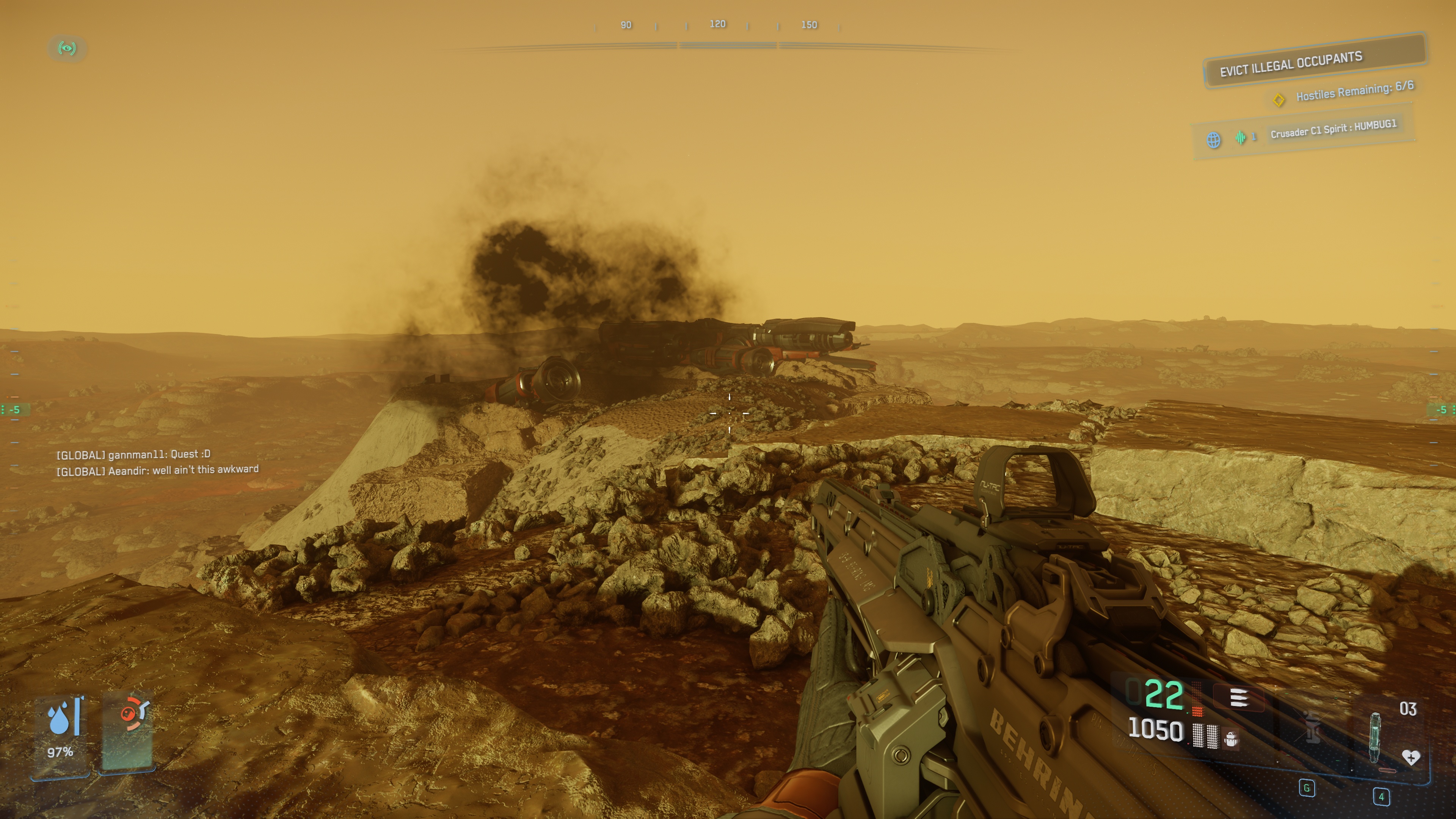Click the orange food status icon

click(x=131, y=713)
